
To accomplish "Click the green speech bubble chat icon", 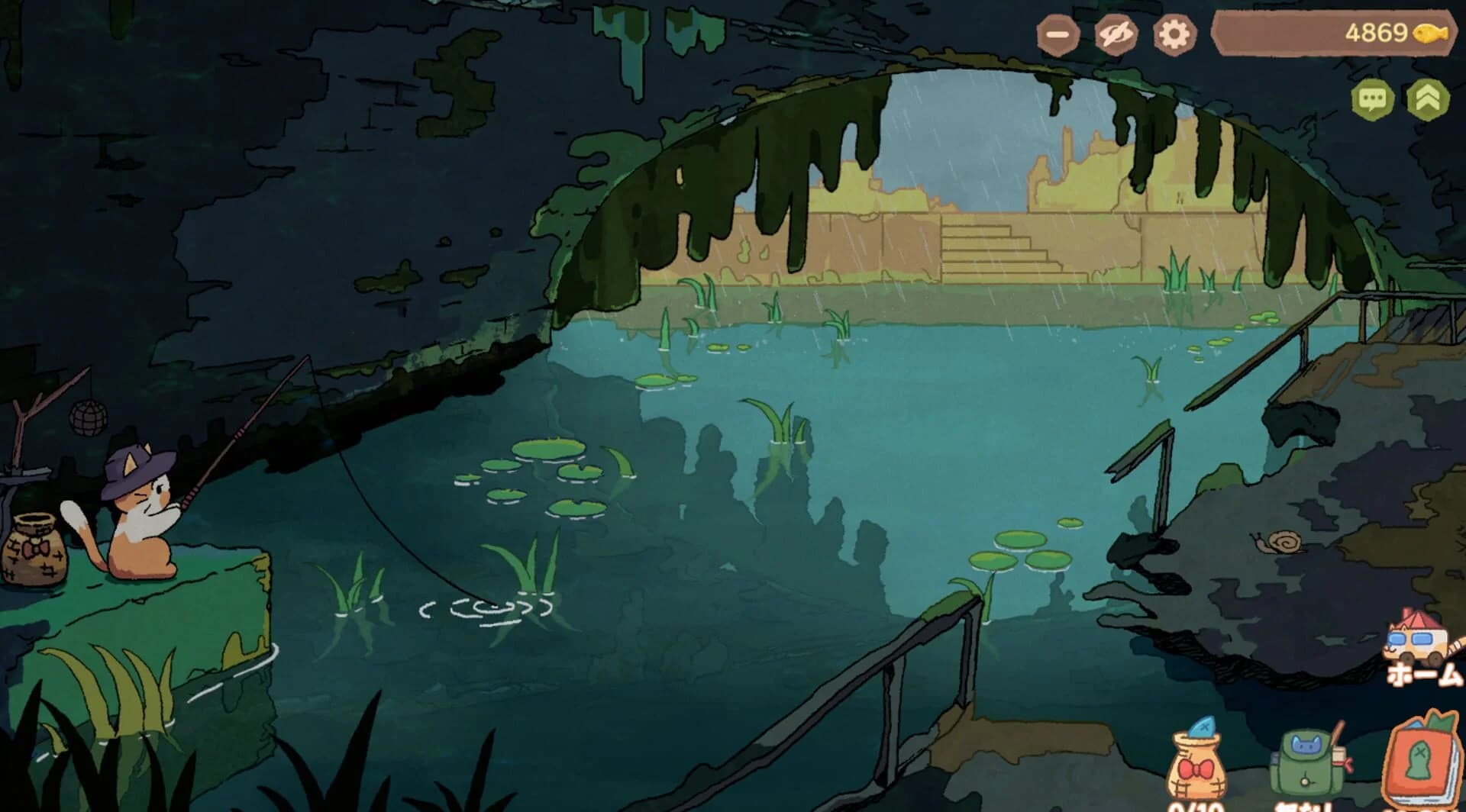I will coord(1374,97).
